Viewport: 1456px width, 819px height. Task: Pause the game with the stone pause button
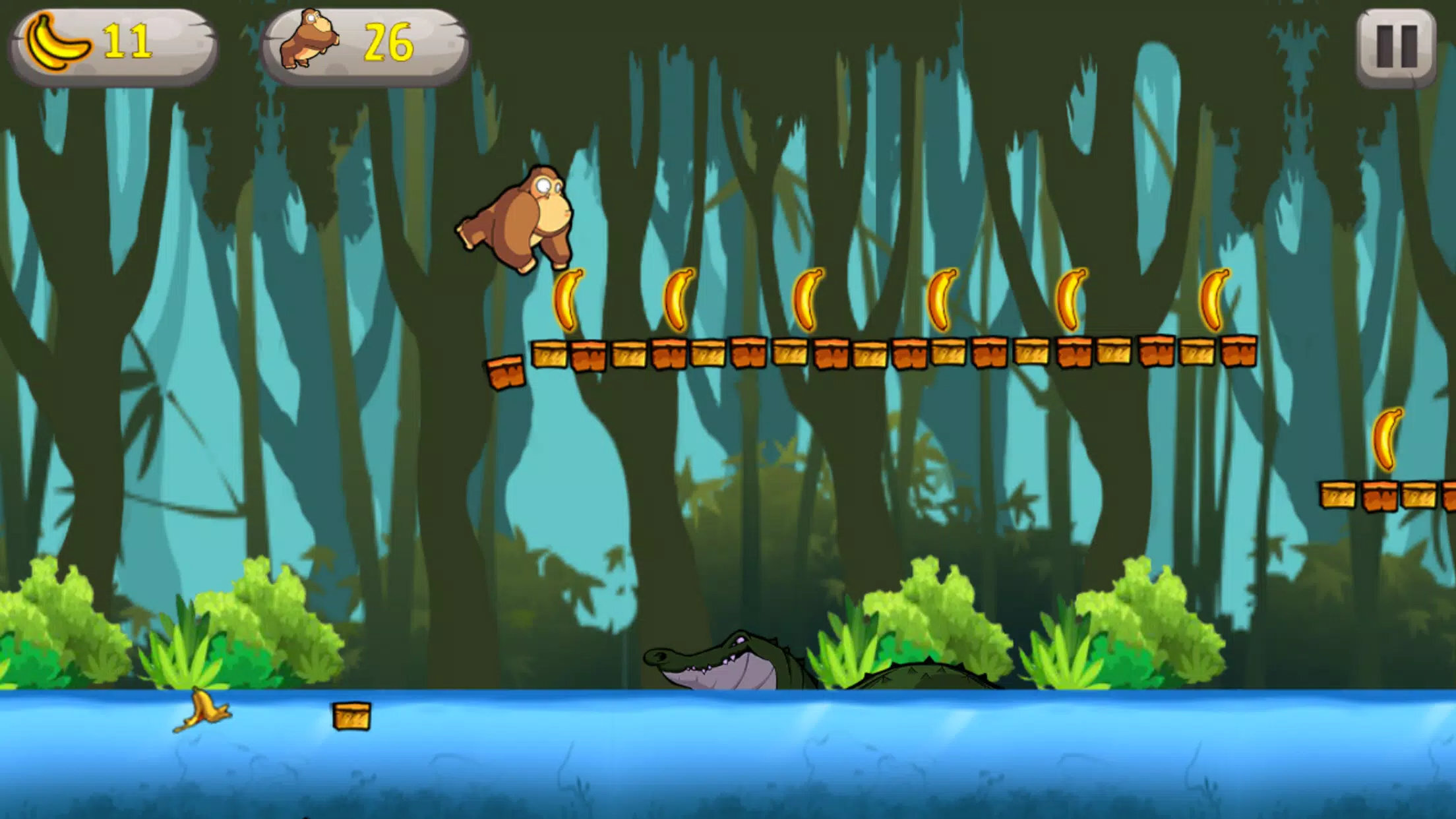[1396, 47]
